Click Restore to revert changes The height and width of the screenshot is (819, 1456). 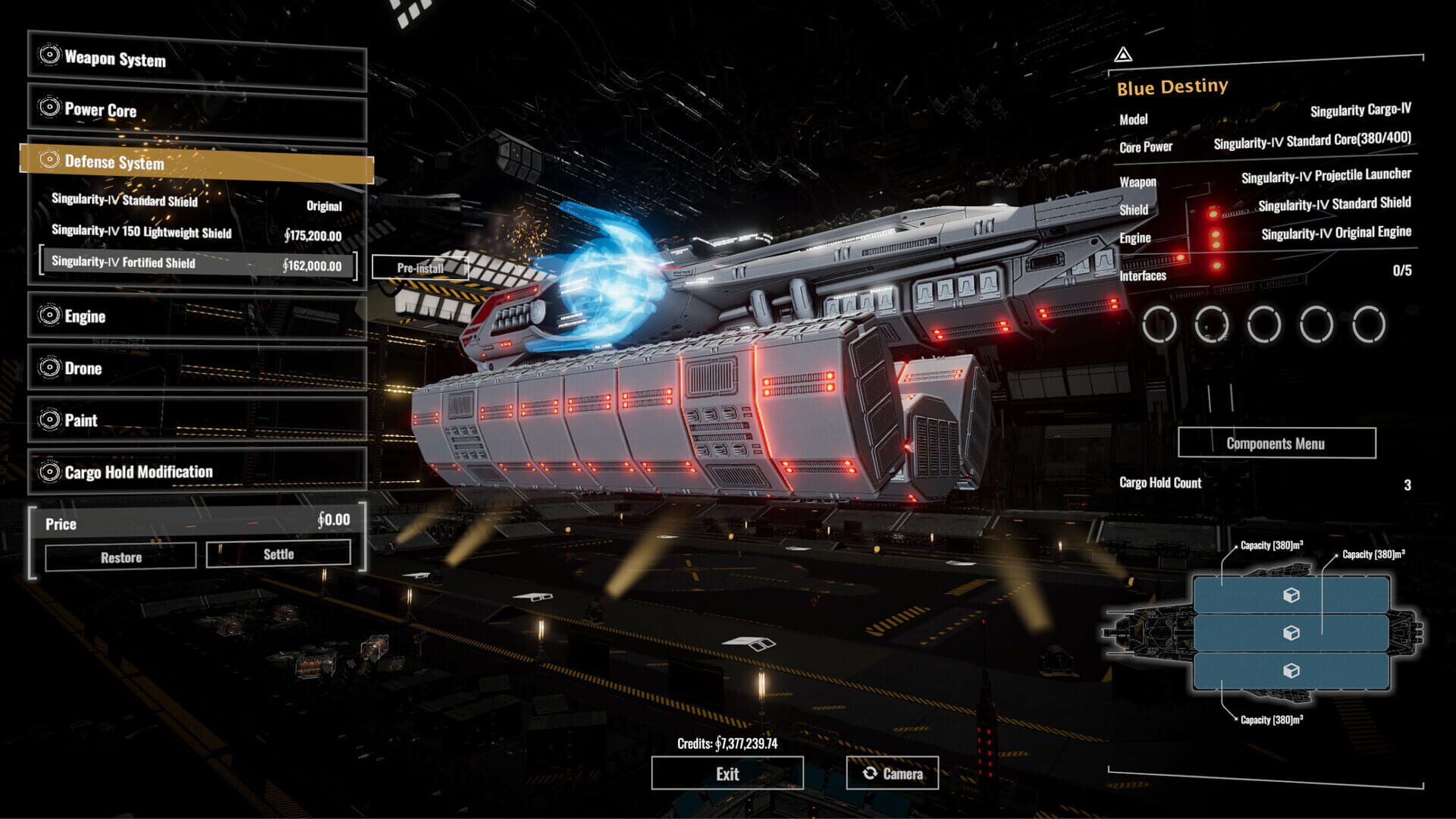pos(120,557)
